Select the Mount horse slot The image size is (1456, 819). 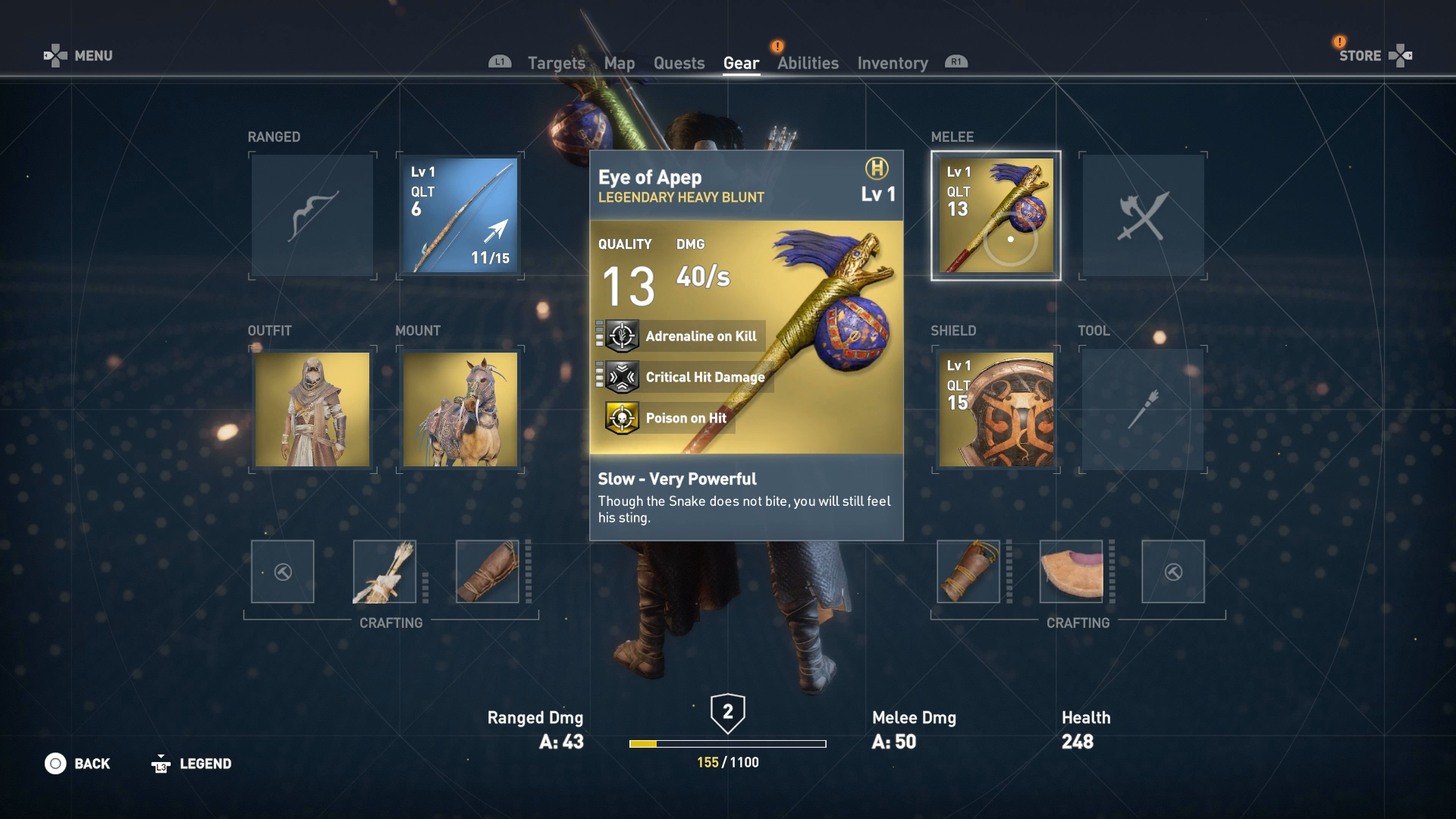tap(458, 409)
